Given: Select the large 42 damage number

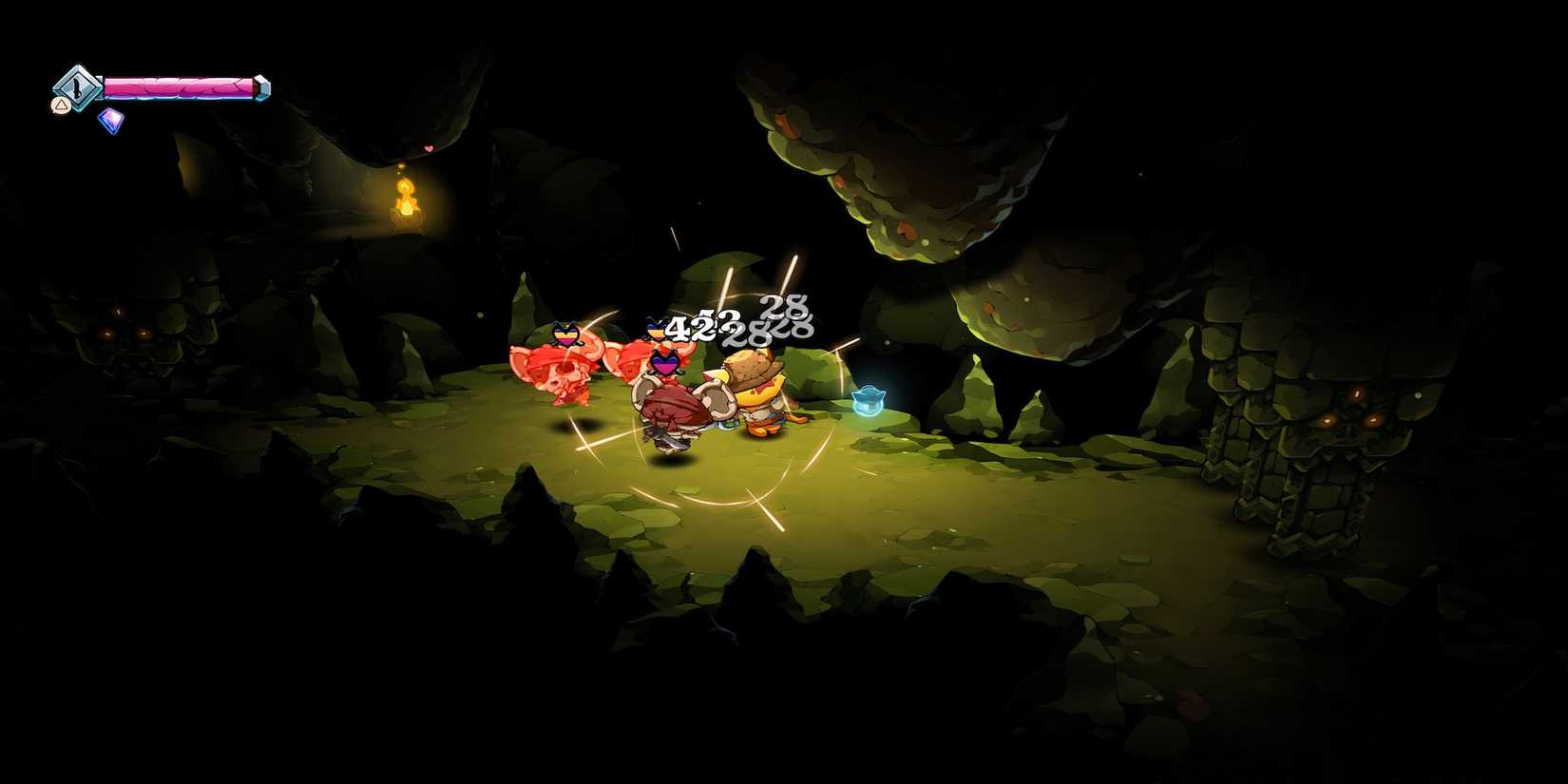Looking at the screenshot, I should (691, 329).
